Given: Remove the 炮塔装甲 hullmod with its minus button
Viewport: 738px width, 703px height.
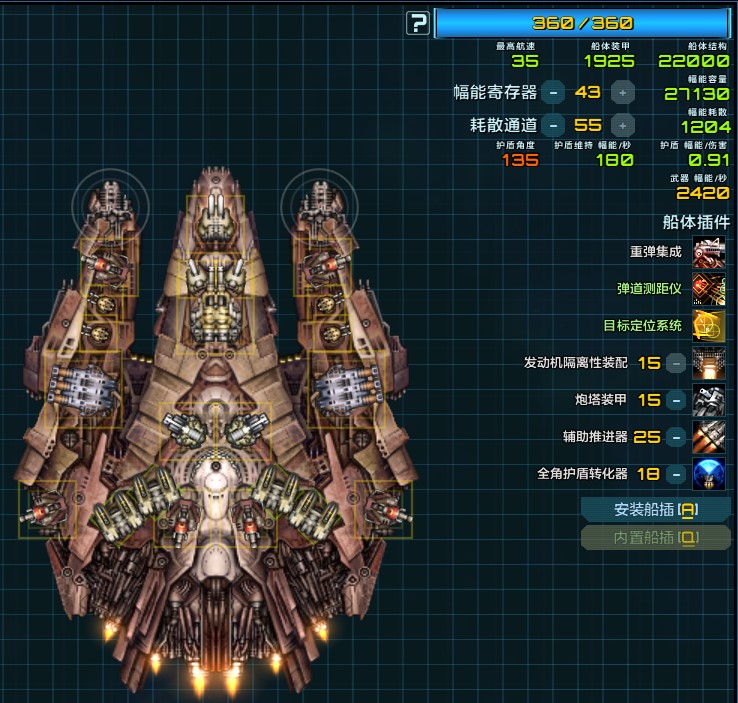Looking at the screenshot, I should [677, 400].
